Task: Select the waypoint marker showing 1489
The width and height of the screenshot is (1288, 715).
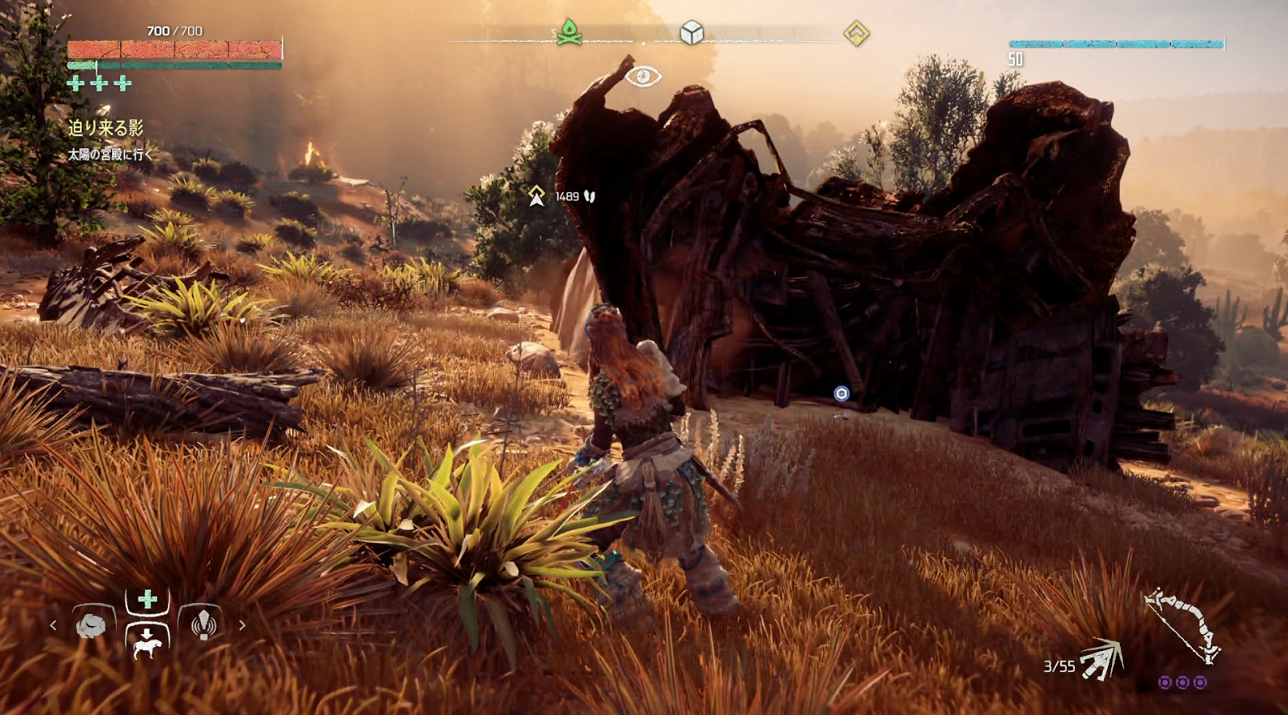Action: 537,196
